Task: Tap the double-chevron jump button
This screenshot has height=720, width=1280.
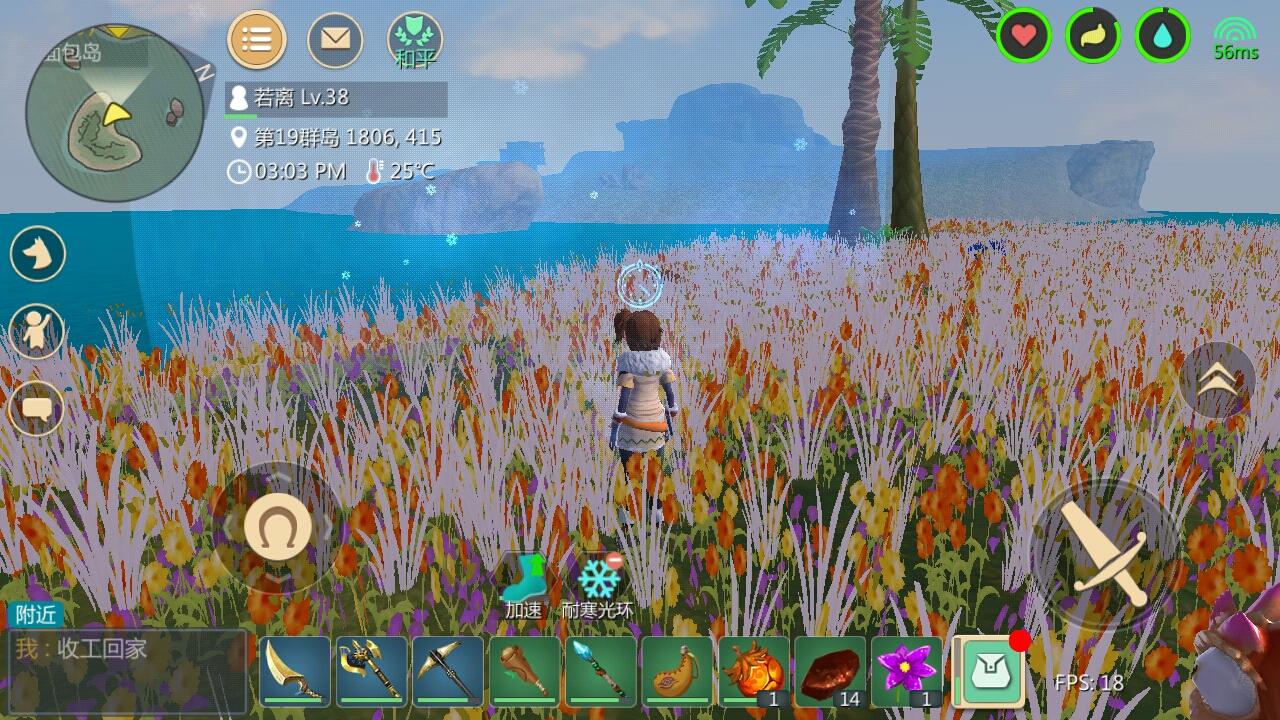Action: coord(1217,379)
